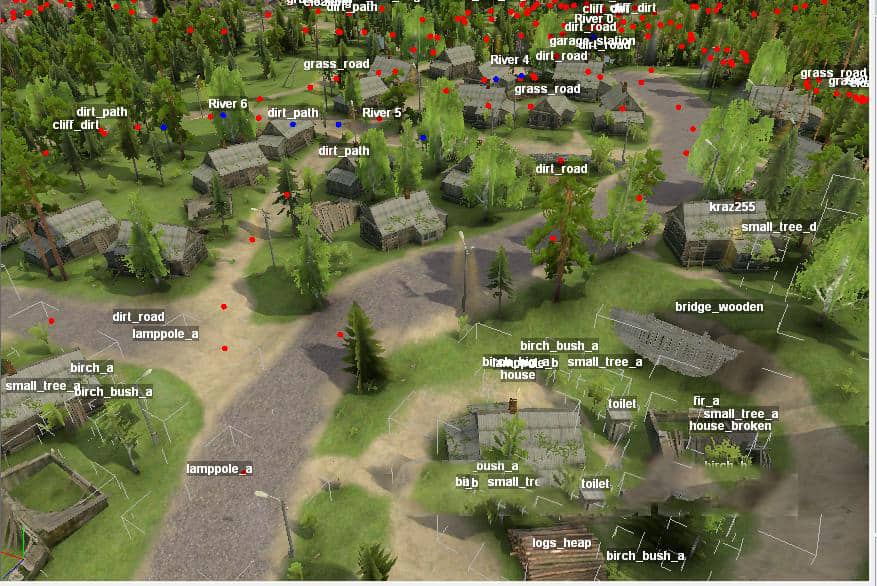
Task: Select the River 4 label
Action: tap(509, 60)
